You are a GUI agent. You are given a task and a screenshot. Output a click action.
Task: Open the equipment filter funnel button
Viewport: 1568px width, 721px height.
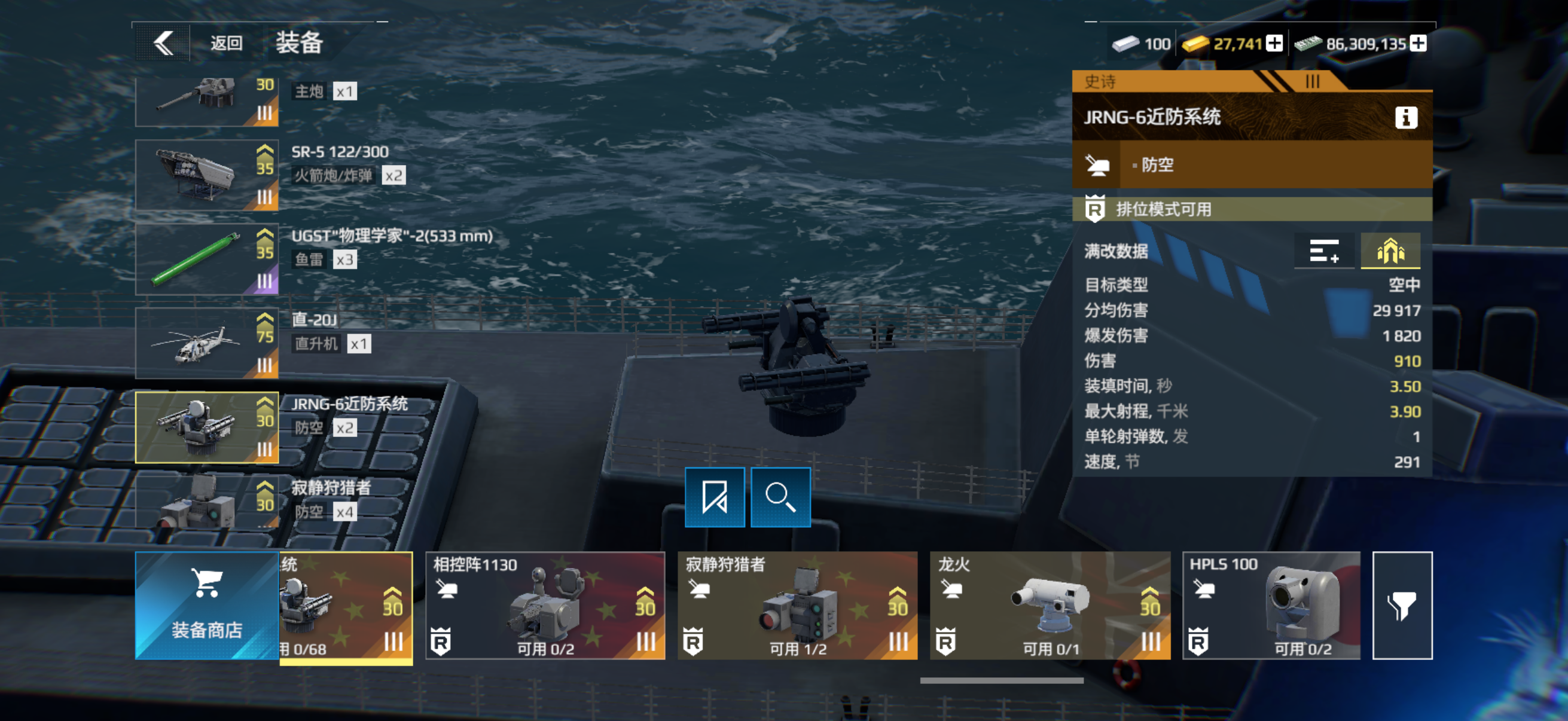(x=1402, y=606)
